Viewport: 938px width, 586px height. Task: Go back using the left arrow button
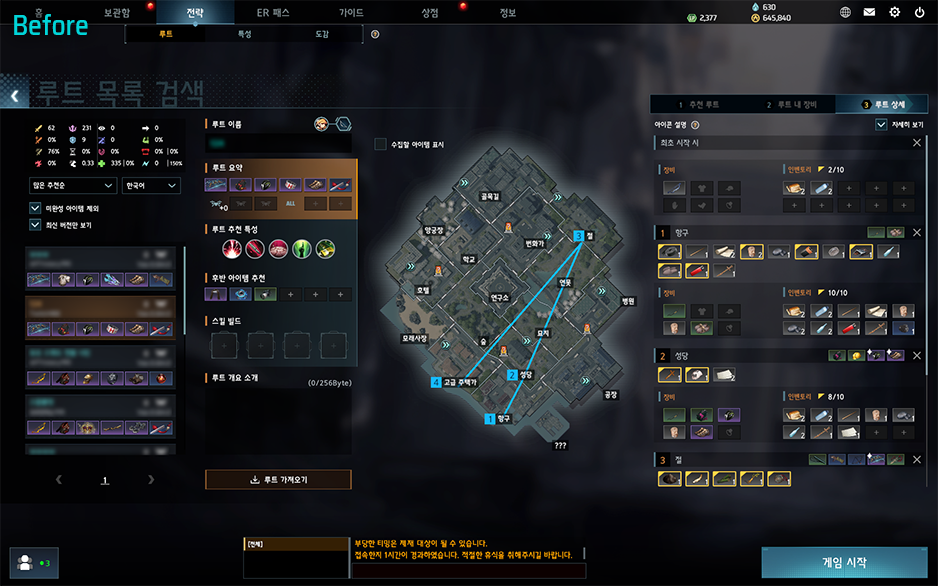coord(15,96)
